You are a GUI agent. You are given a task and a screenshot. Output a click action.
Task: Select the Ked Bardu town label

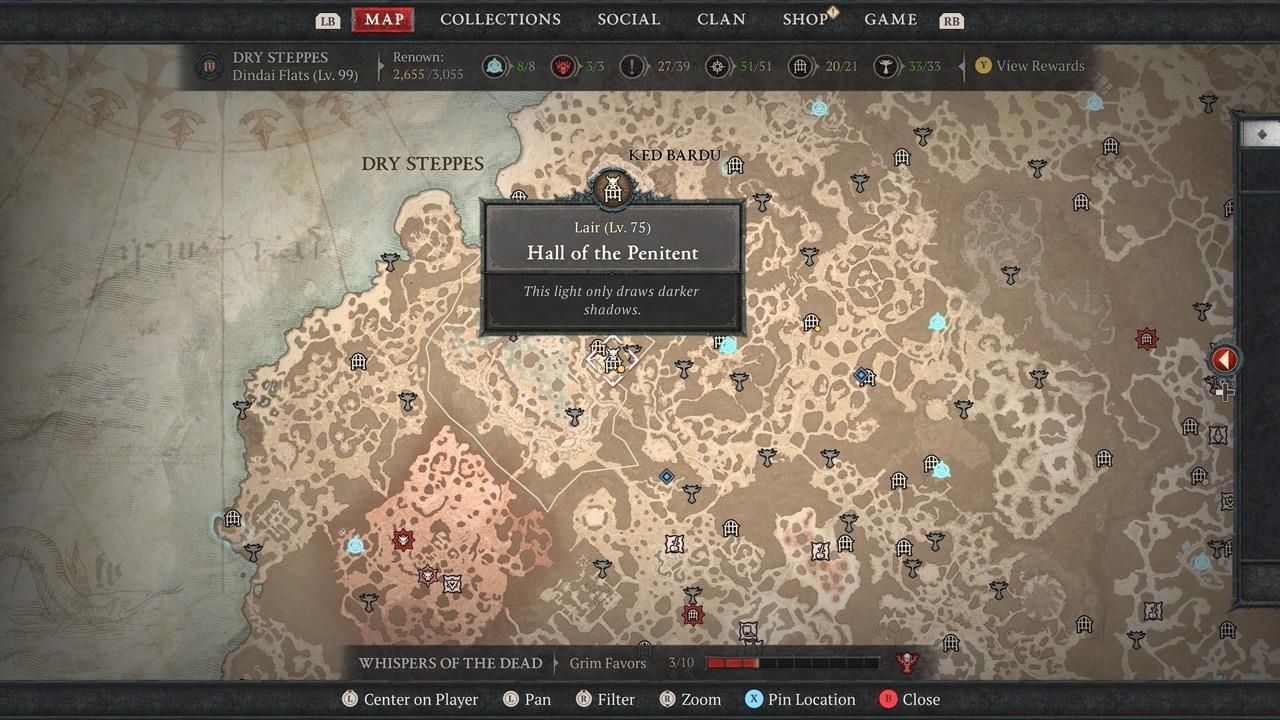[674, 156]
